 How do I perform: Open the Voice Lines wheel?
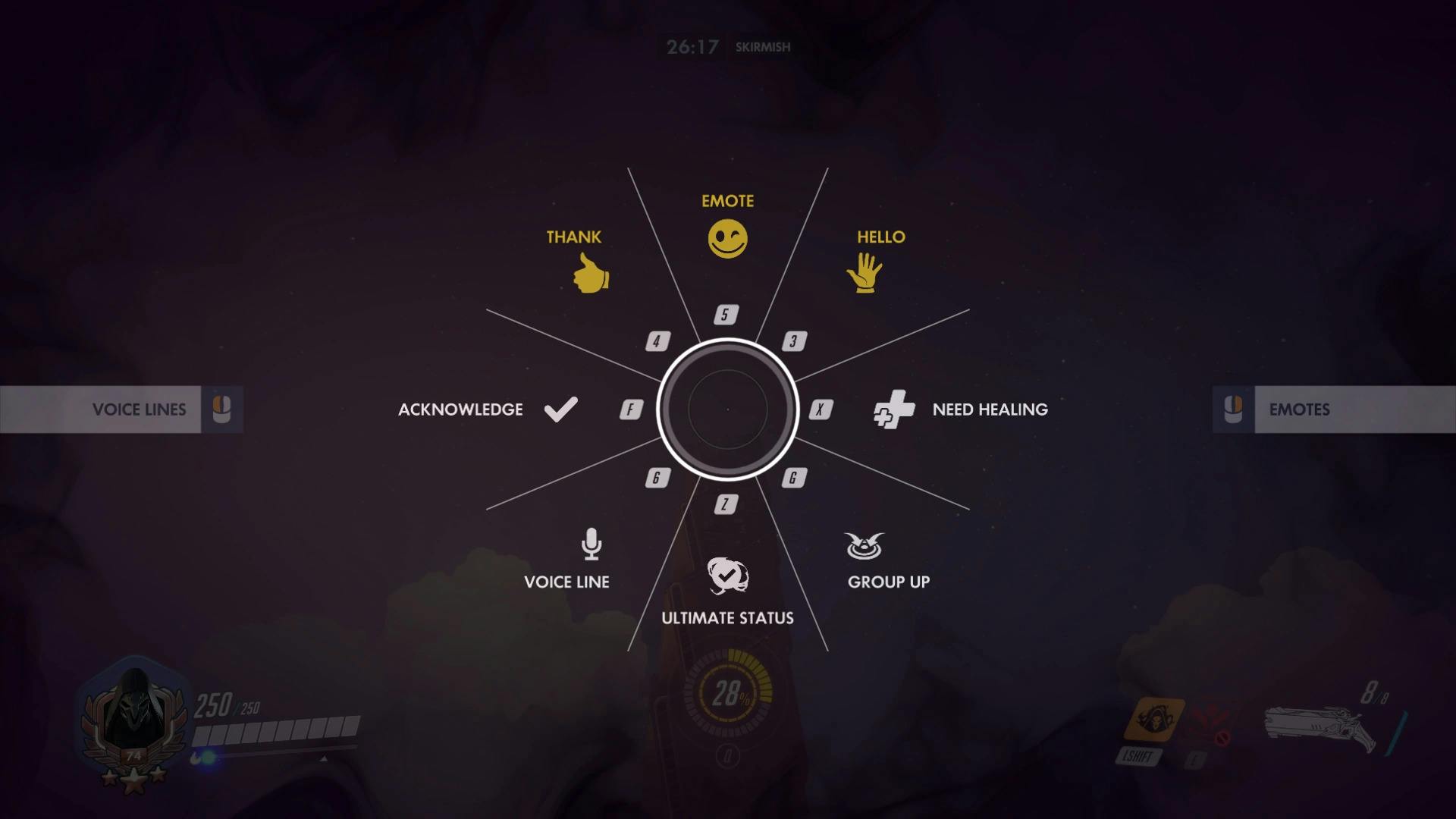[139, 409]
